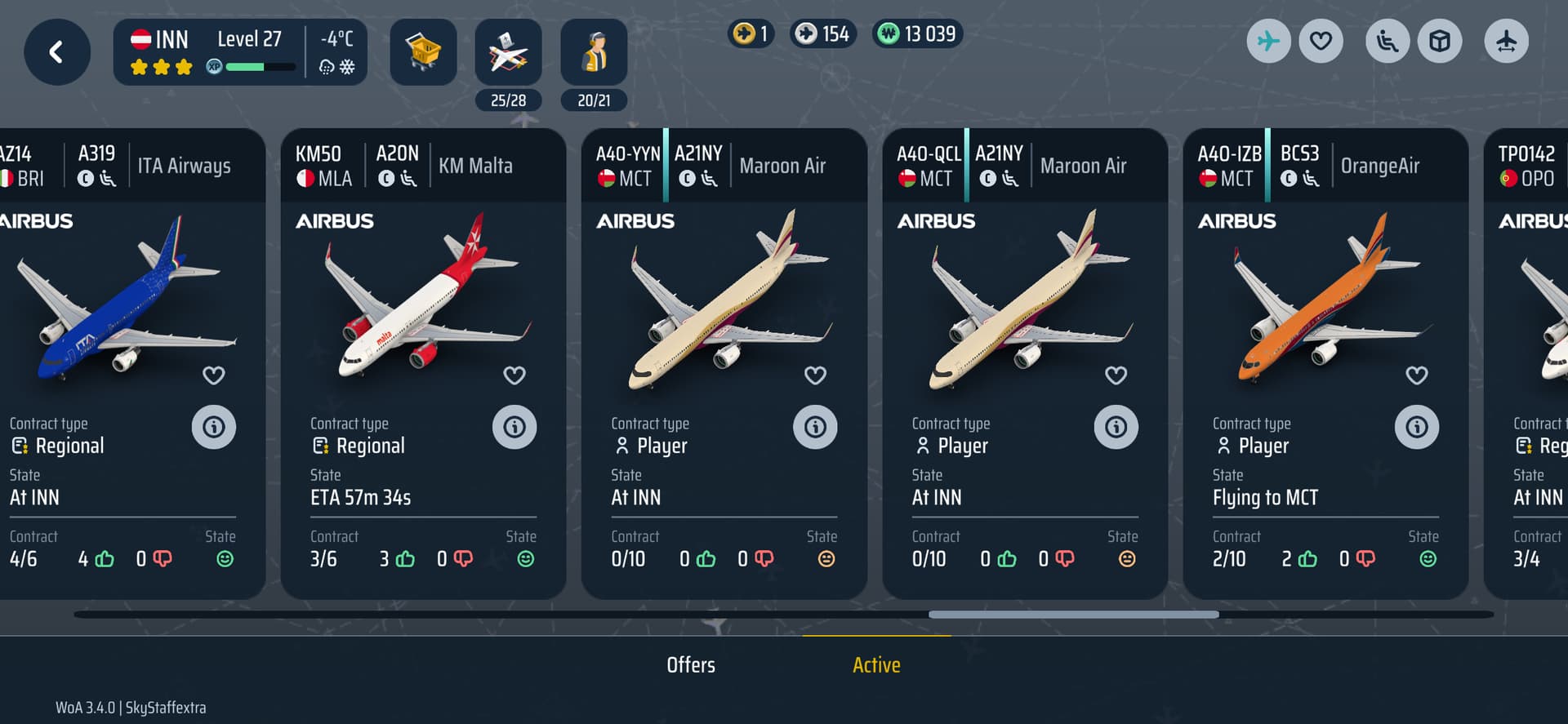Toggle the cargo box filter
Screen dimensions: 1568x724
click(x=1440, y=41)
